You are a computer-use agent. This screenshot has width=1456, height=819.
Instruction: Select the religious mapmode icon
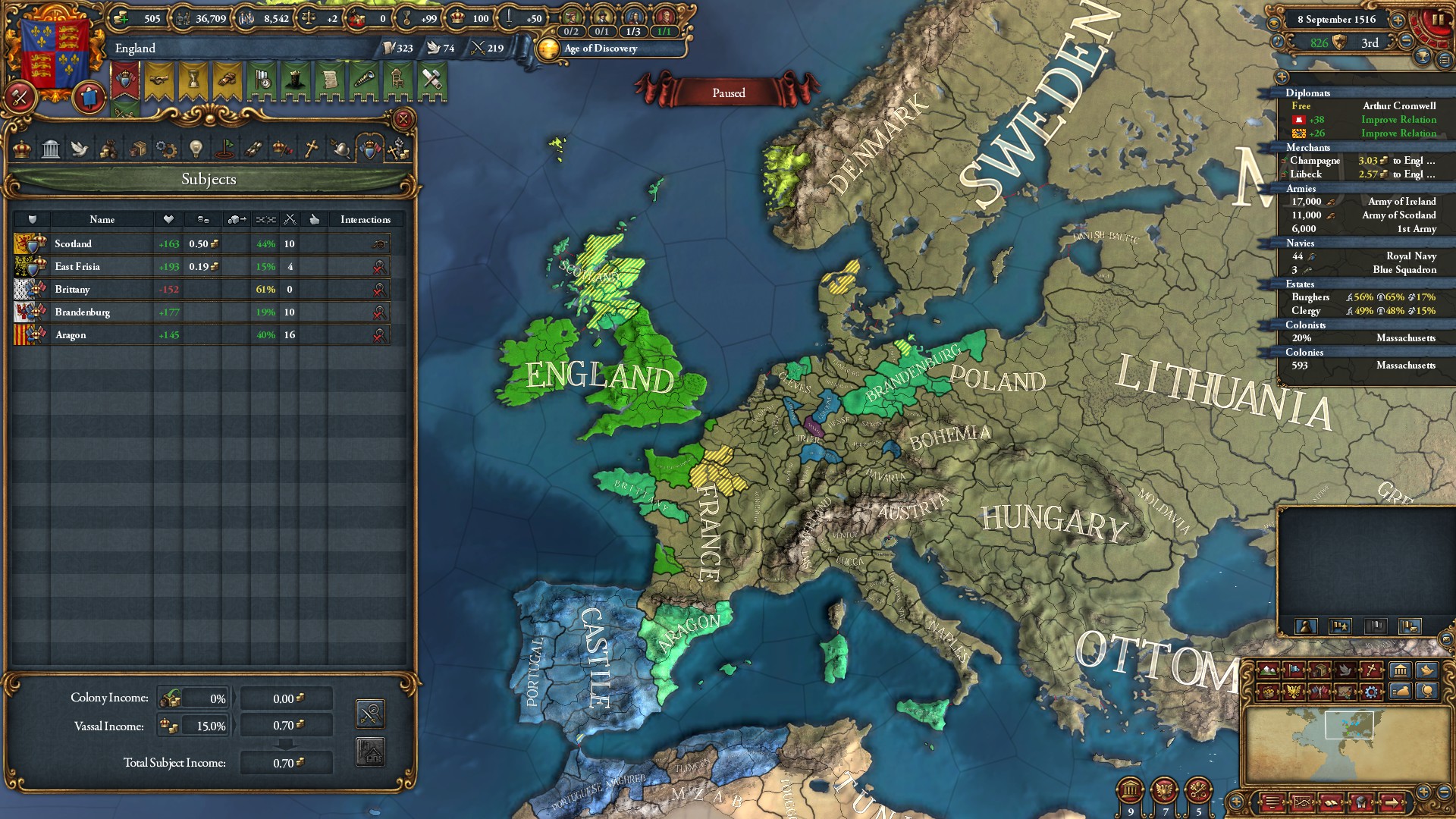pos(1371,670)
